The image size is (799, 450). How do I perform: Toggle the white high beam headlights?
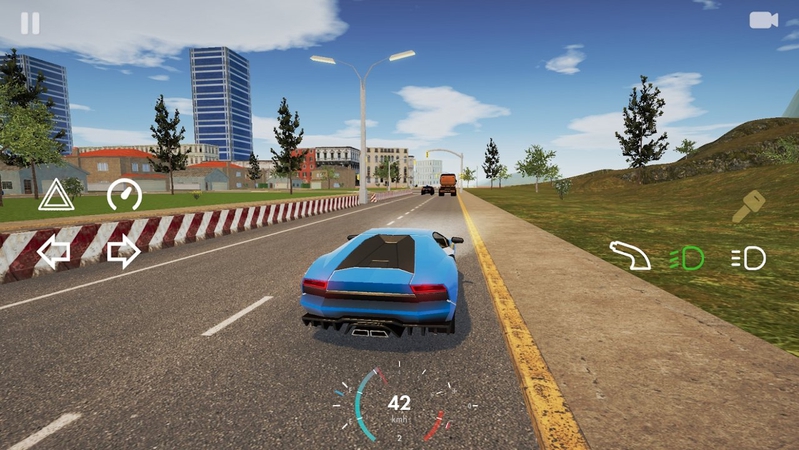pos(748,258)
